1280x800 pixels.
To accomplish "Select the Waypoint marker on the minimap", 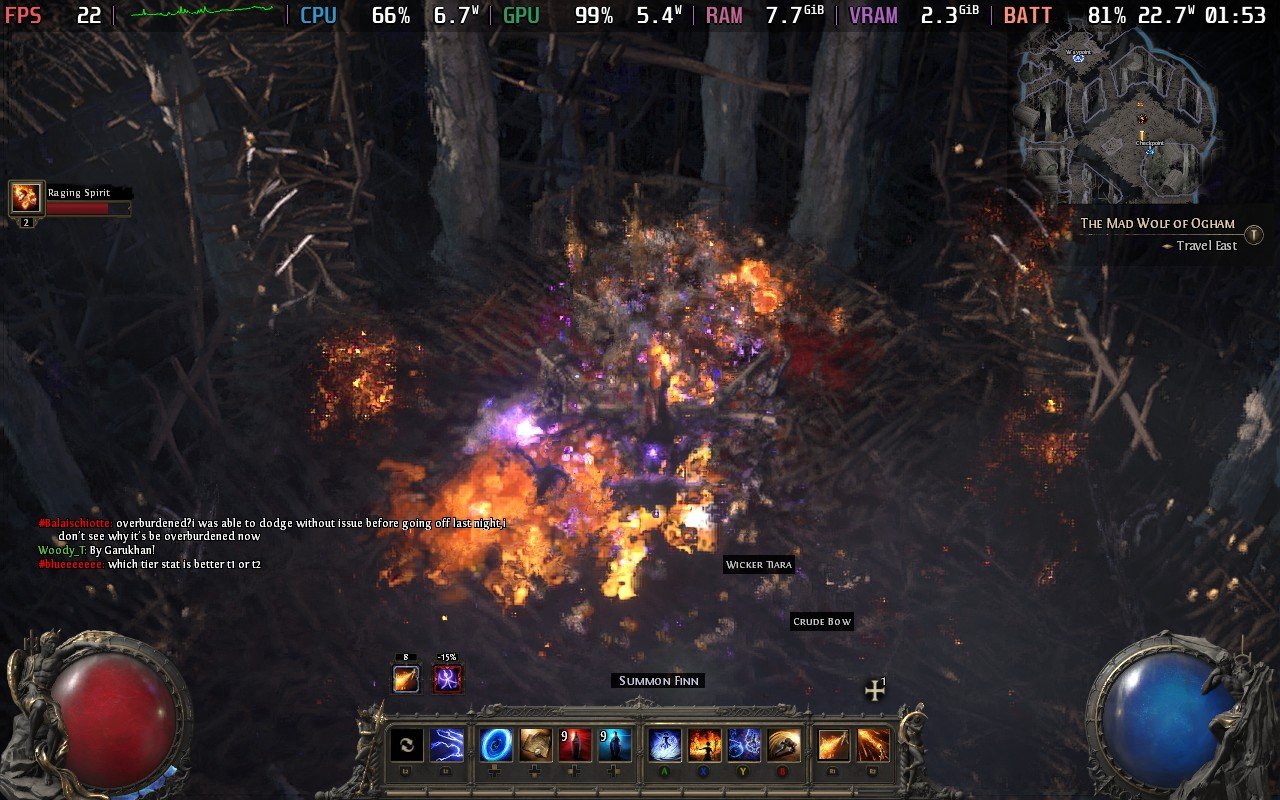I will pyautogui.click(x=1078, y=58).
